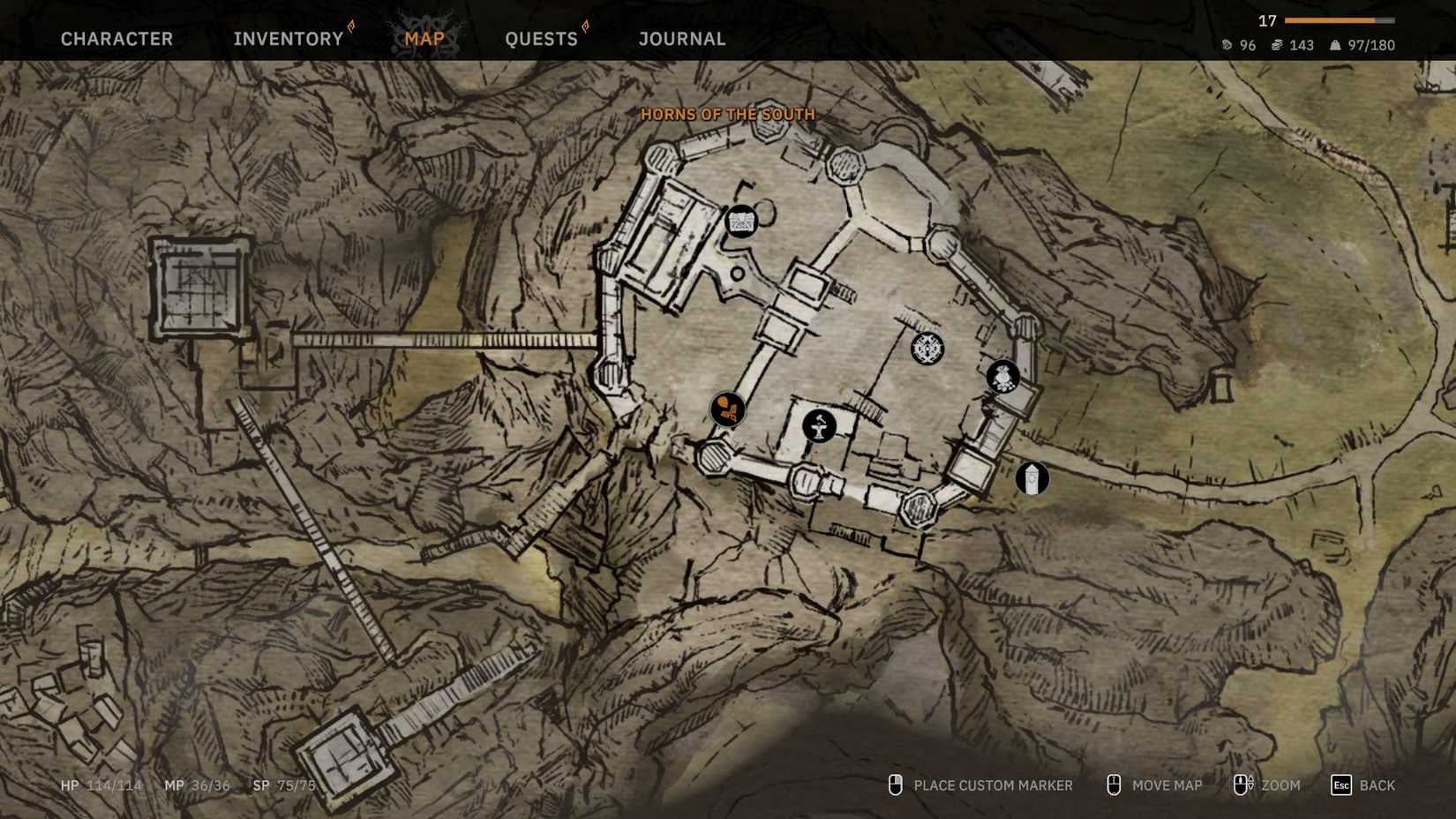Open the merchant pouch marker on the east wall
Screen dimensions: 1456x819
tap(1002, 377)
